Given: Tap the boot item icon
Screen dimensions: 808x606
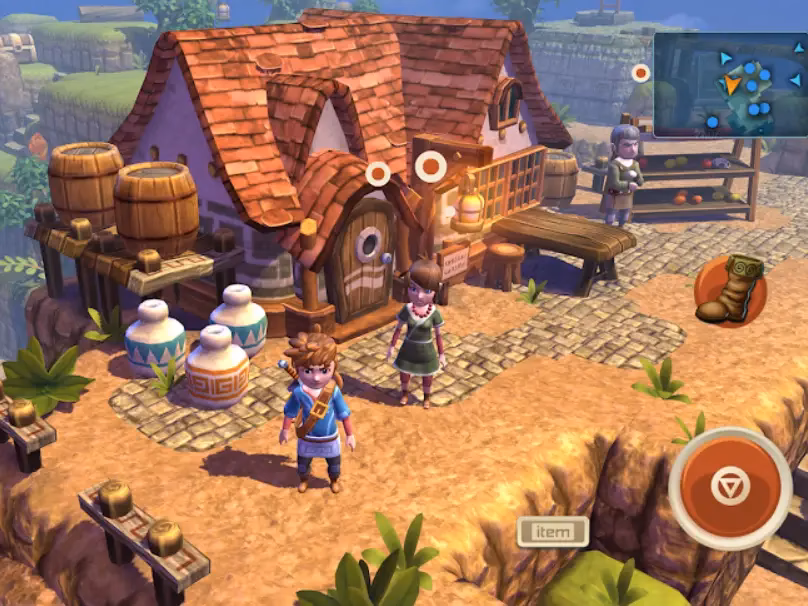Looking at the screenshot, I should pyautogui.click(x=730, y=290).
